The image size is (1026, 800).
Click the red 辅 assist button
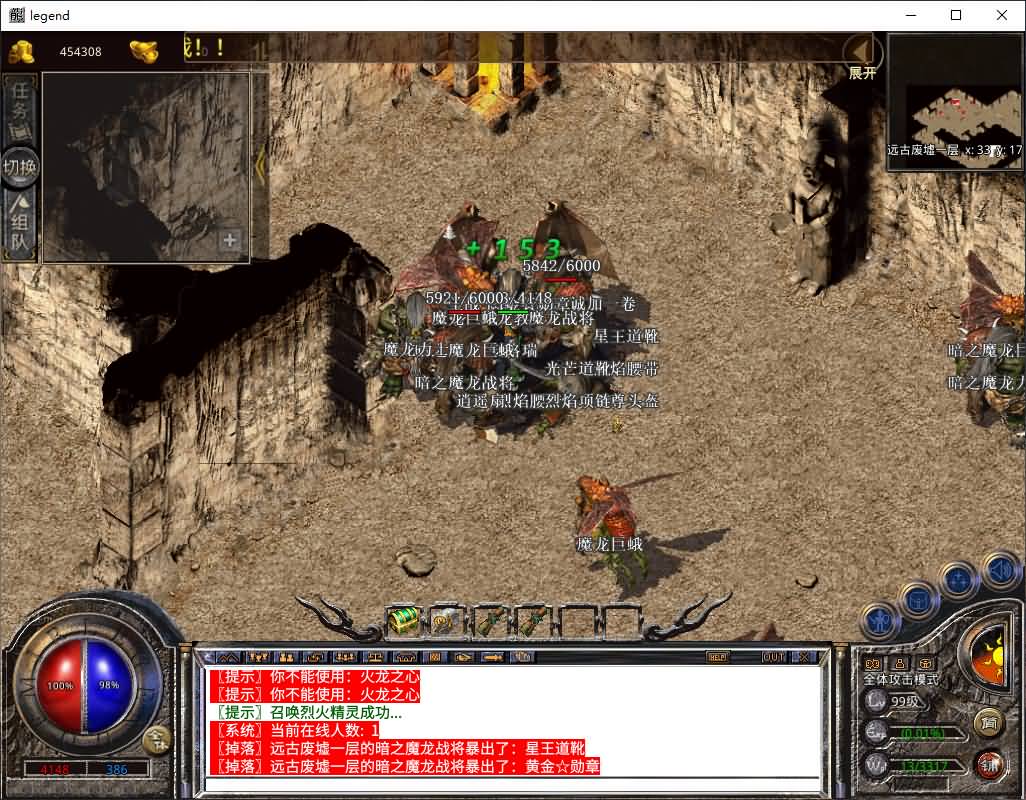[x=989, y=765]
